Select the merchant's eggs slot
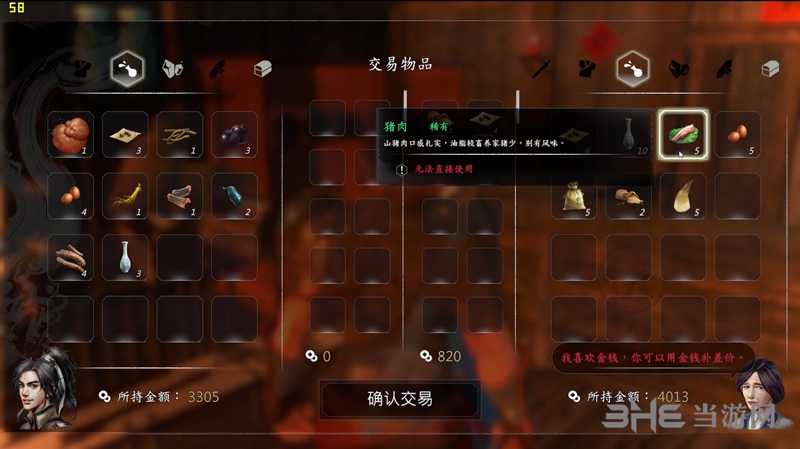 (x=738, y=135)
